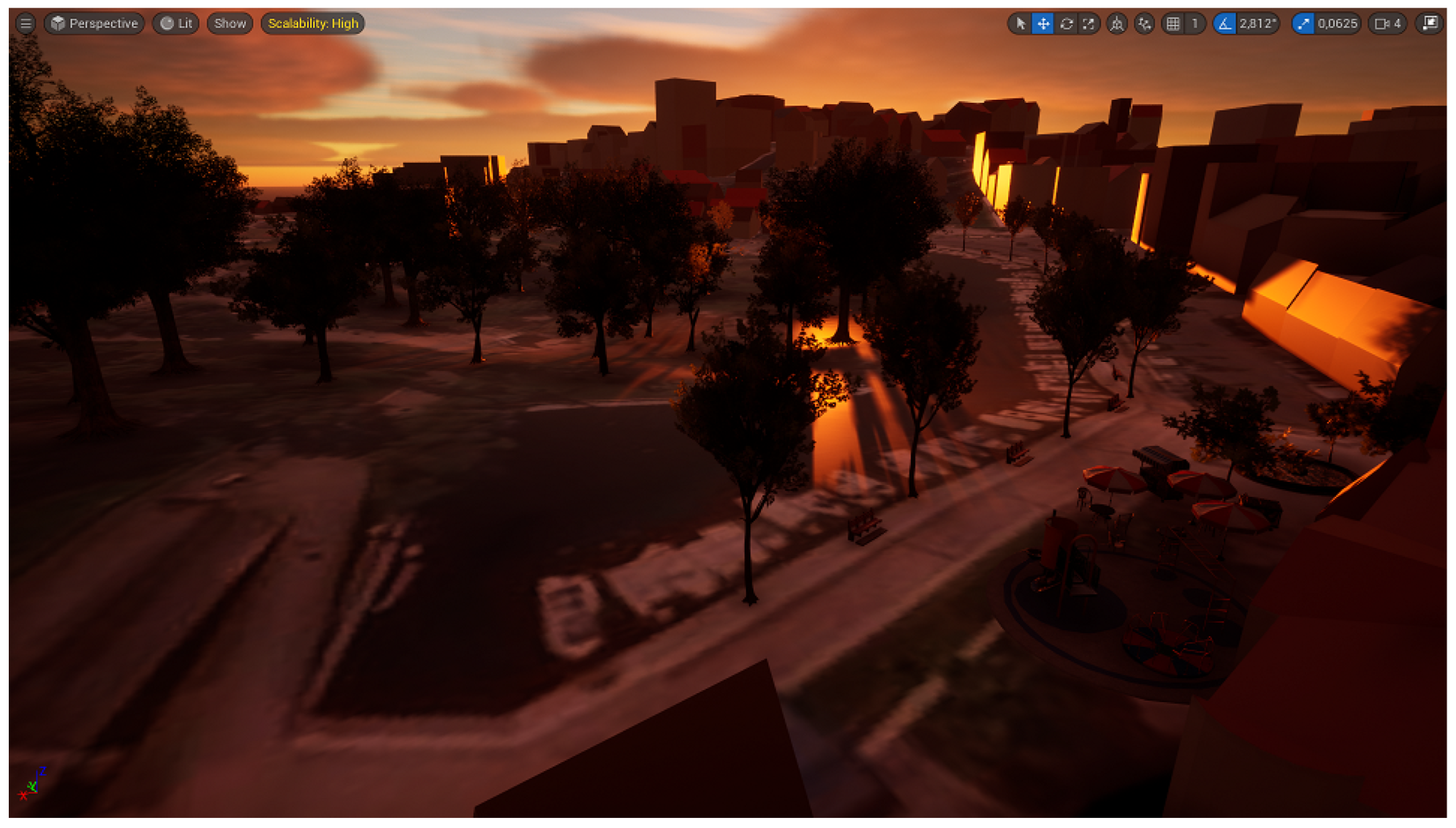The width and height of the screenshot is (1456, 828).
Task: Toggle scale snapping arrow icon
Action: [1303, 24]
